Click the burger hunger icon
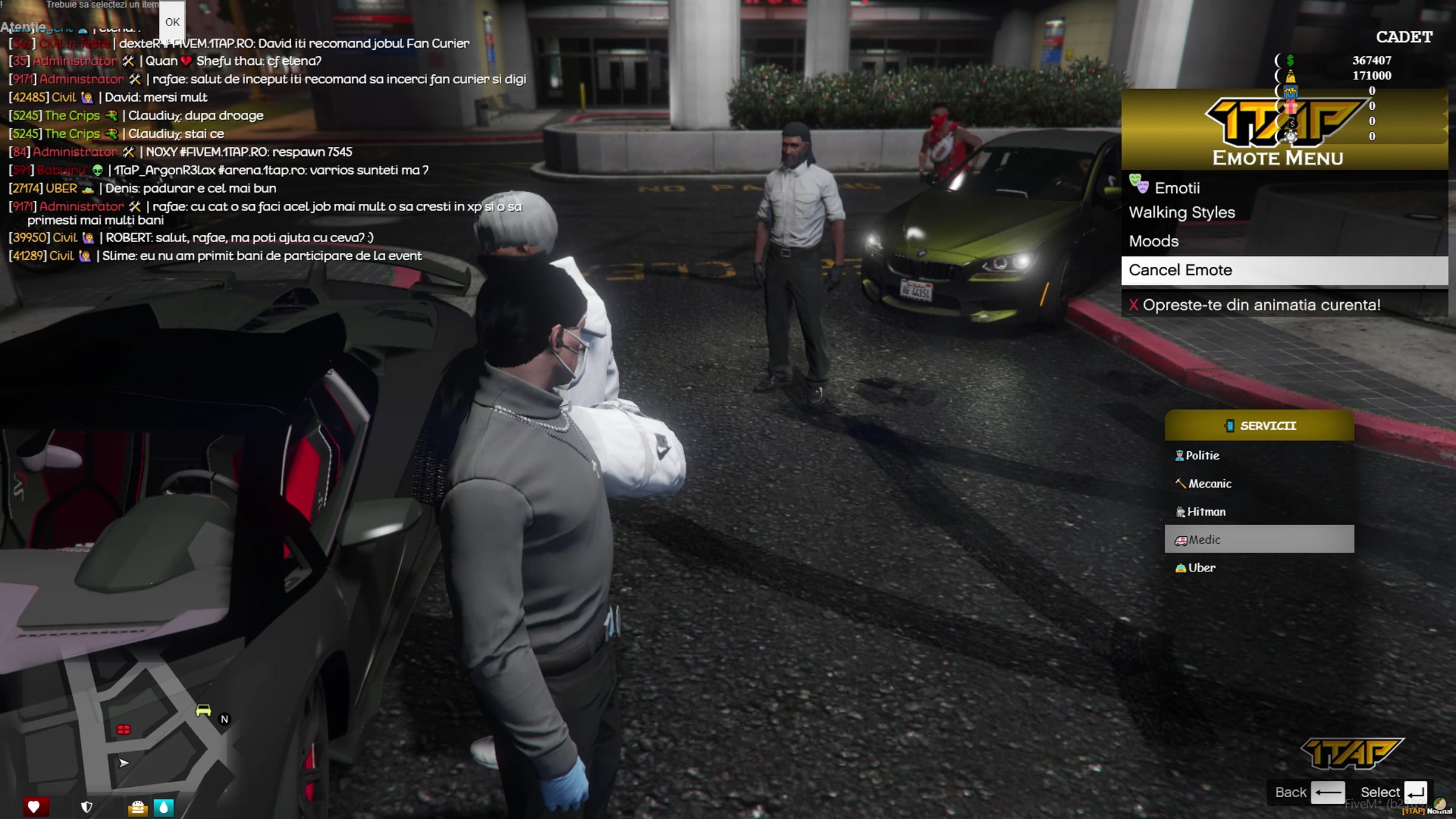This screenshot has width=1456, height=819. pos(138,807)
